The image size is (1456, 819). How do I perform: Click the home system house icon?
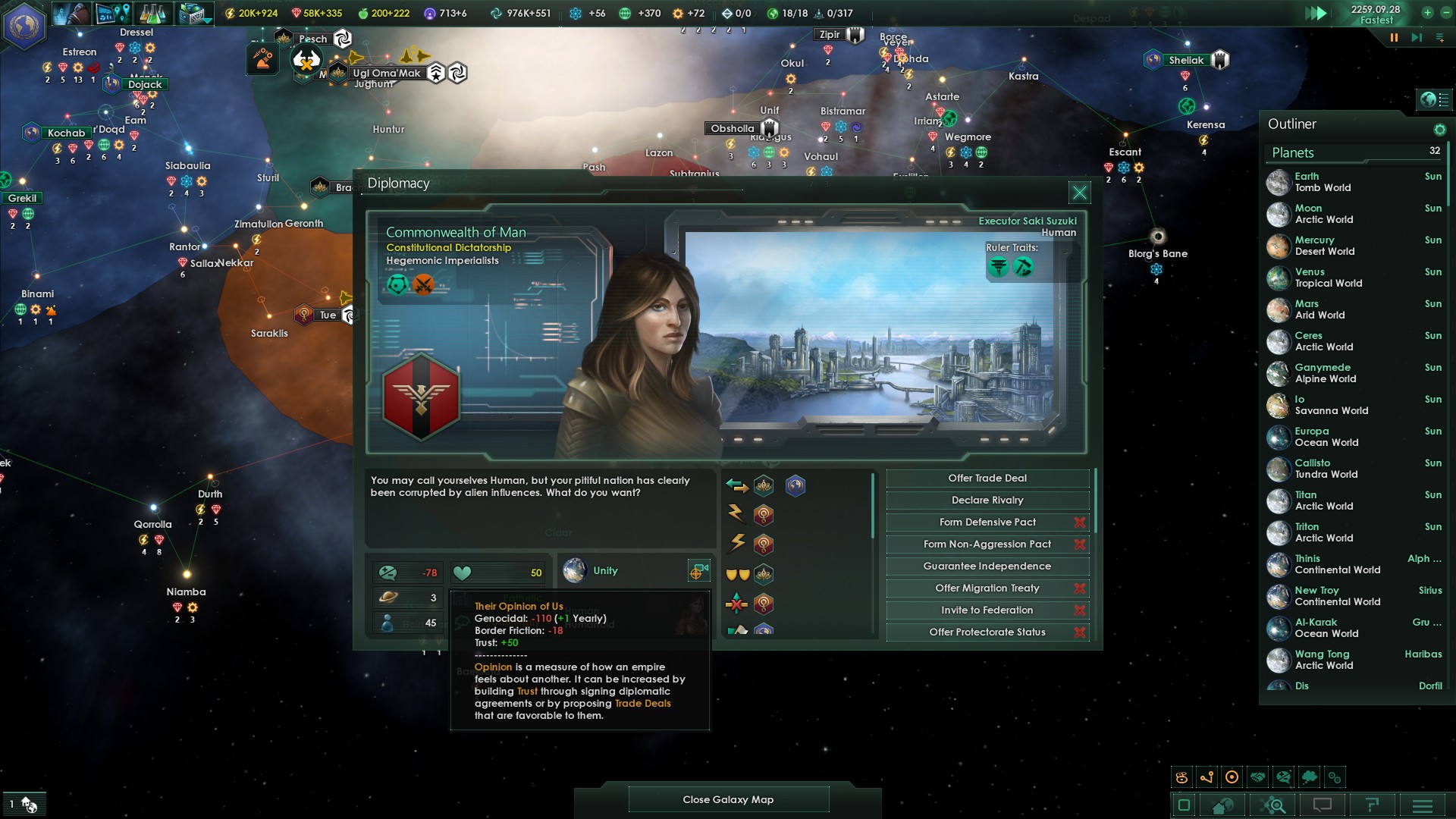pos(1222,805)
